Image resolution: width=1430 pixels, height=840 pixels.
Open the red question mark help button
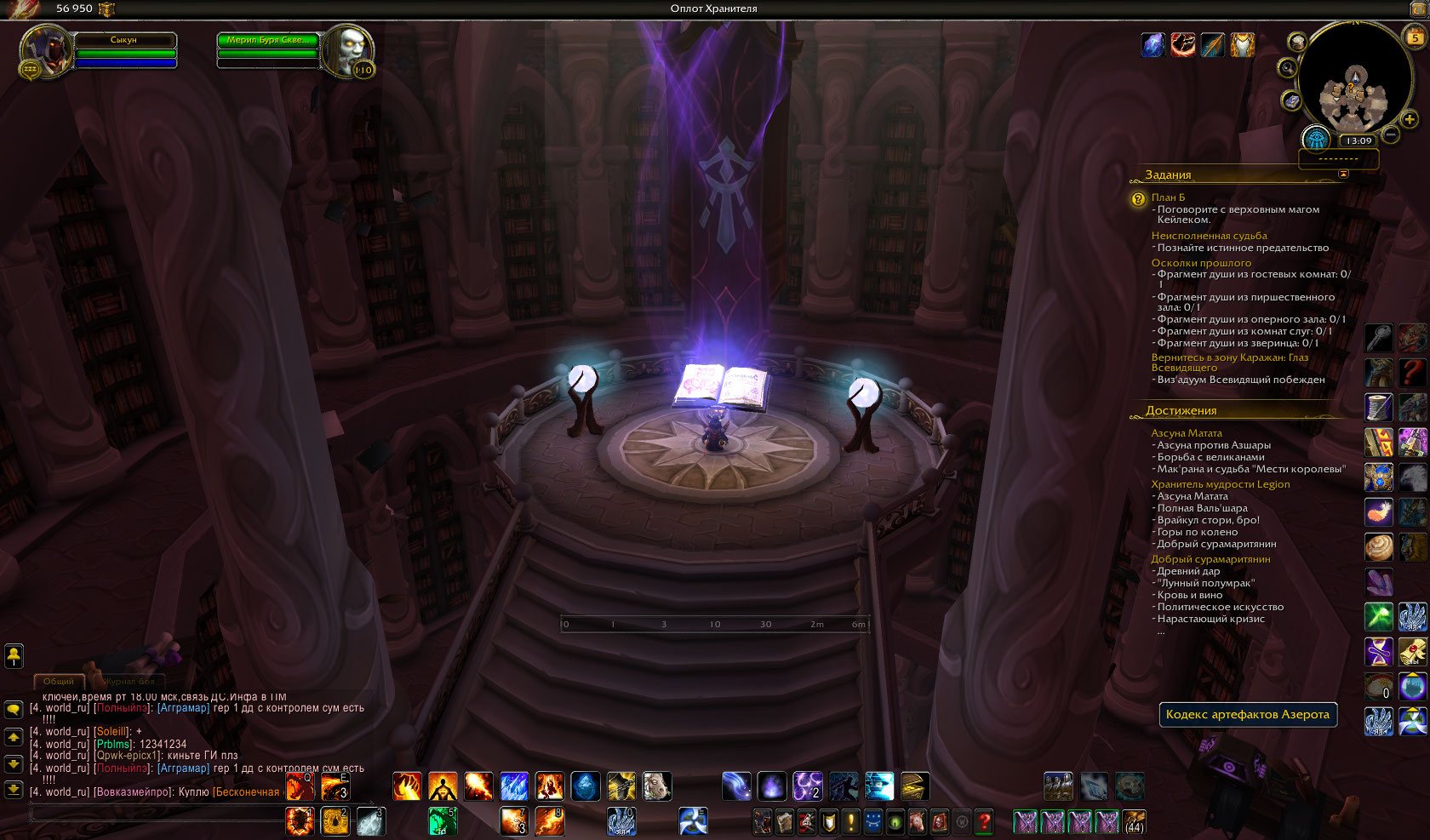click(x=984, y=822)
